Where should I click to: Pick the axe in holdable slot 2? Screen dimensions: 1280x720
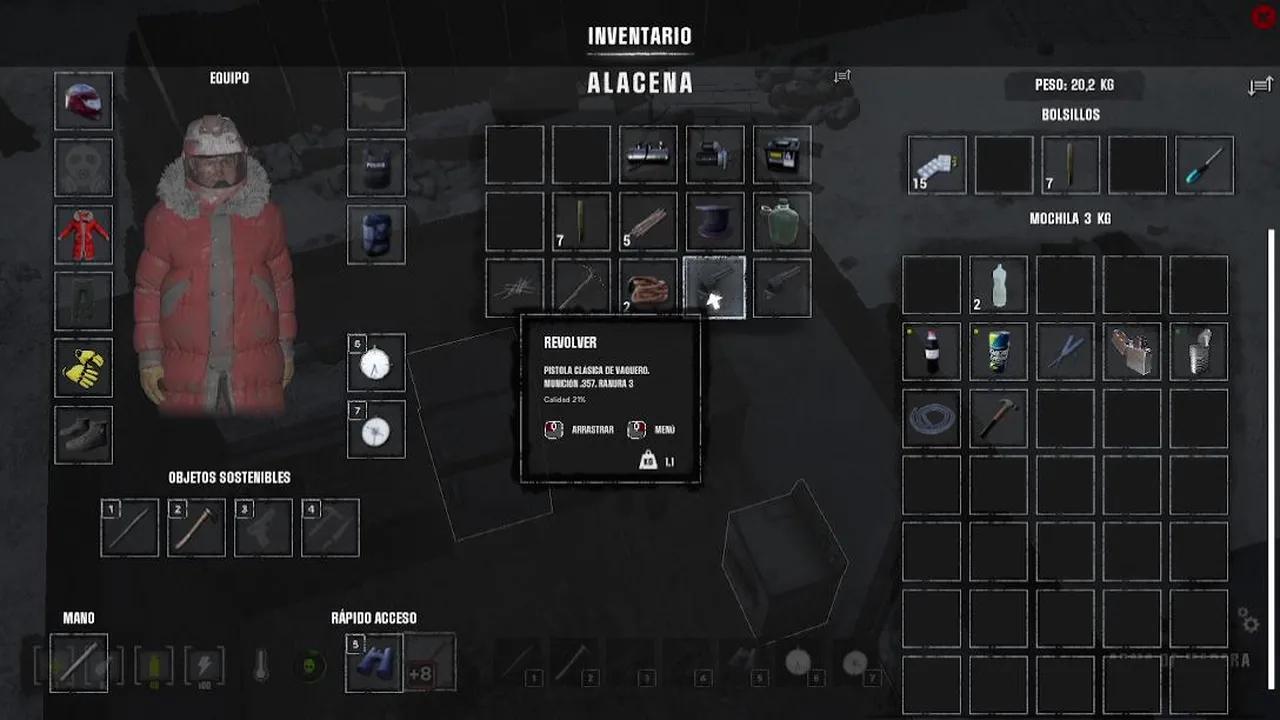coord(196,527)
